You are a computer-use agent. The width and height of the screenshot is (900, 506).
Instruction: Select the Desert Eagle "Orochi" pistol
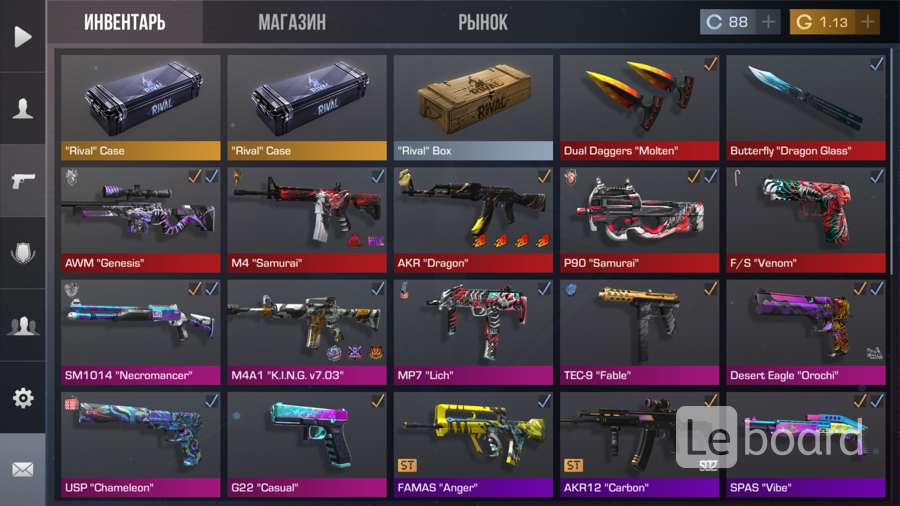pyautogui.click(x=805, y=332)
